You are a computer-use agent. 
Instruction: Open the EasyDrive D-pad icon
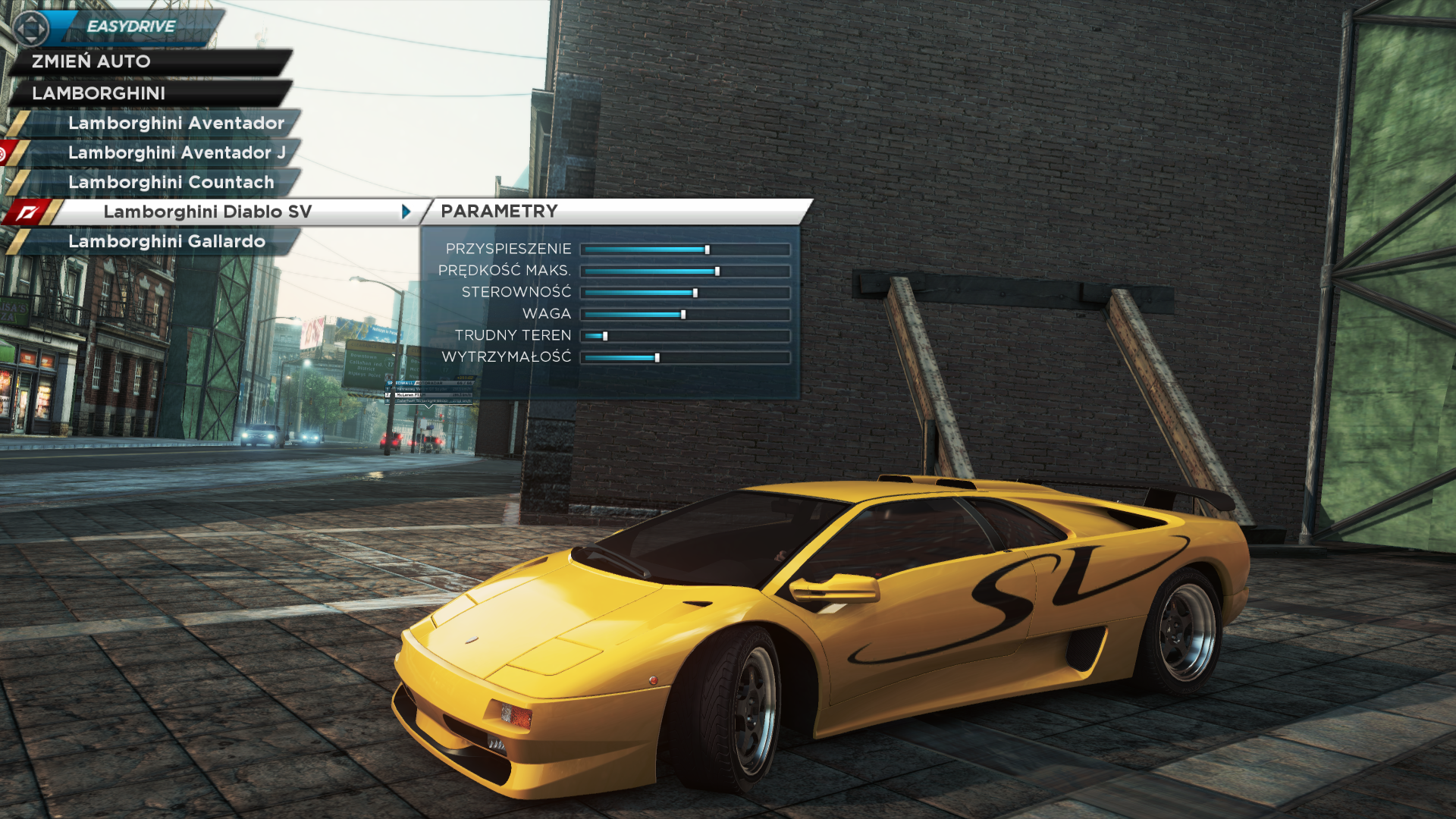pos(31,29)
